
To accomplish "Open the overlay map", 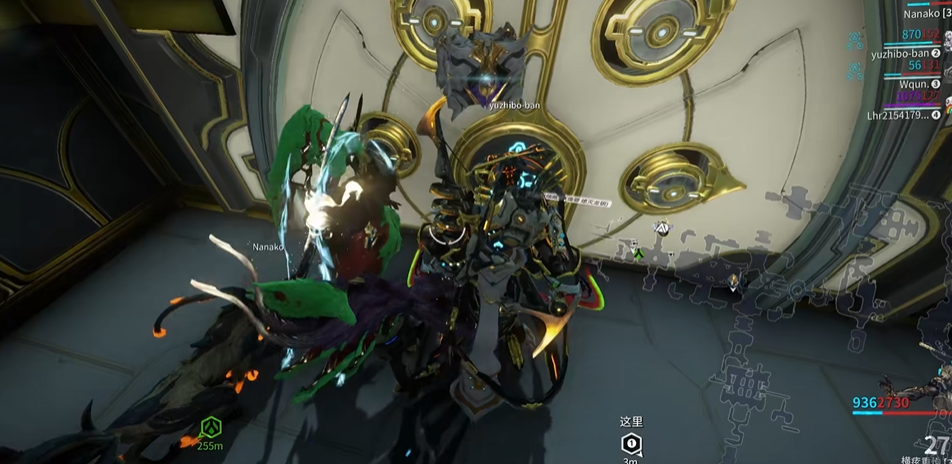I will [760, 330].
